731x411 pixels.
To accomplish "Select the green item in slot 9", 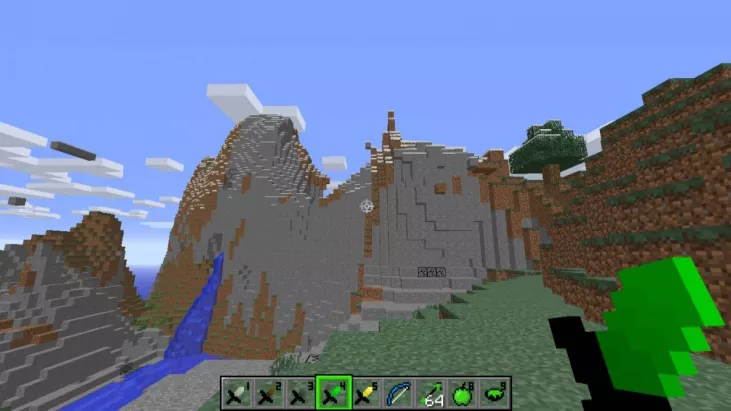I will 495,393.
